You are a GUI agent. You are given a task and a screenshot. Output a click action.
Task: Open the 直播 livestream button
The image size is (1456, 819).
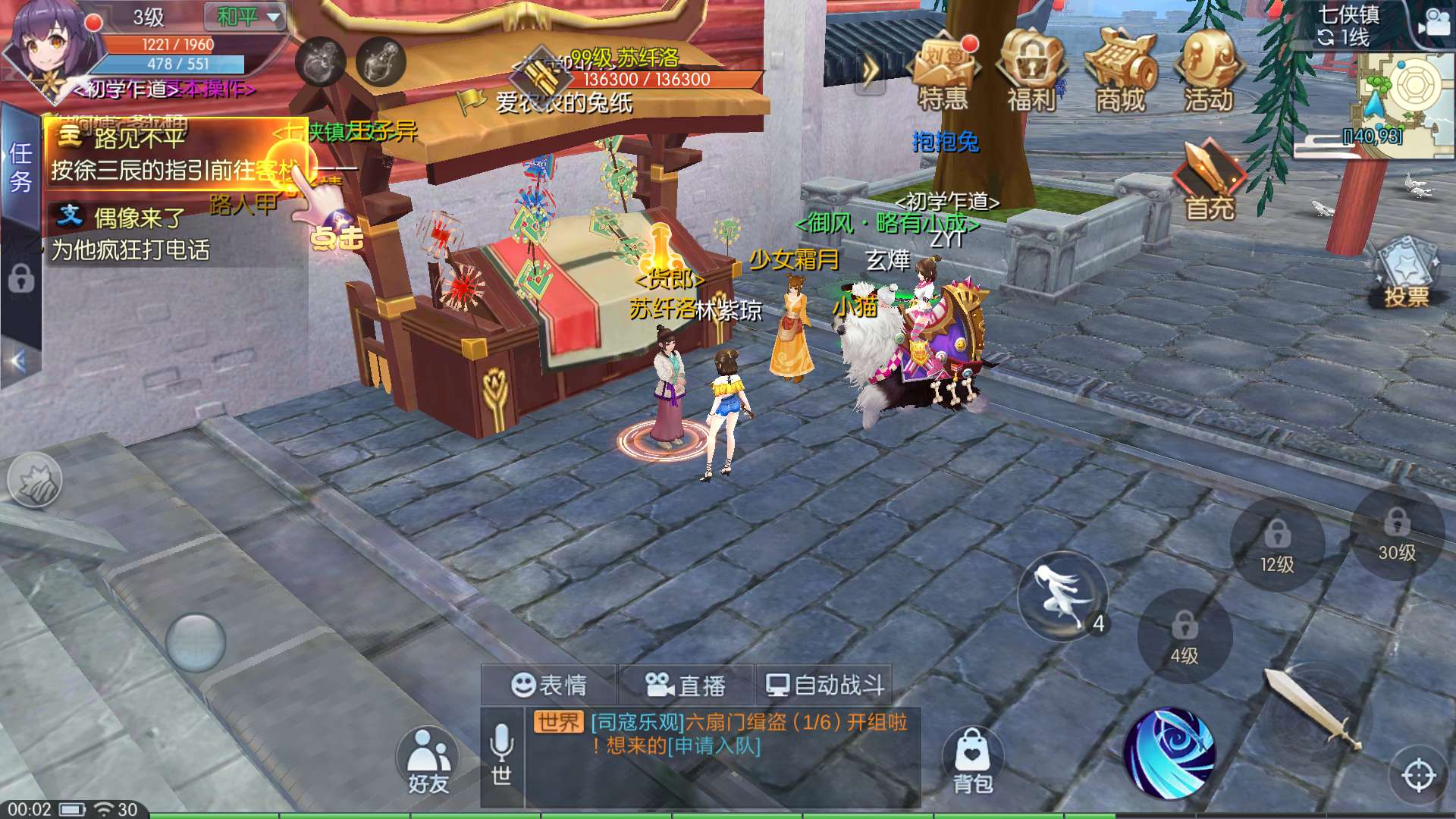tap(686, 686)
